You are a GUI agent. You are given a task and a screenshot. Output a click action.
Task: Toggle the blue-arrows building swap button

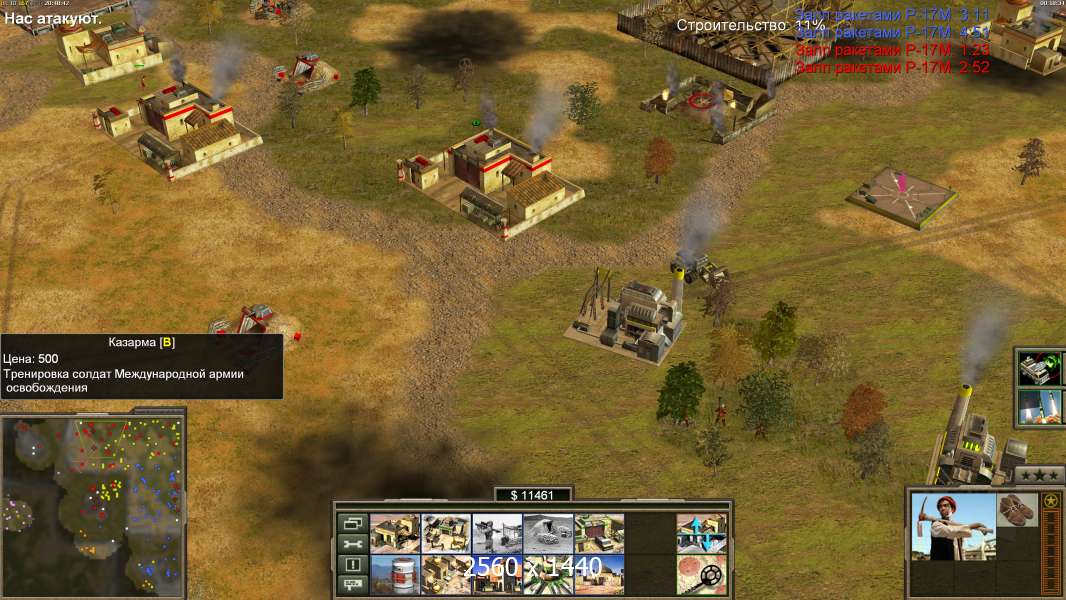coord(701,534)
